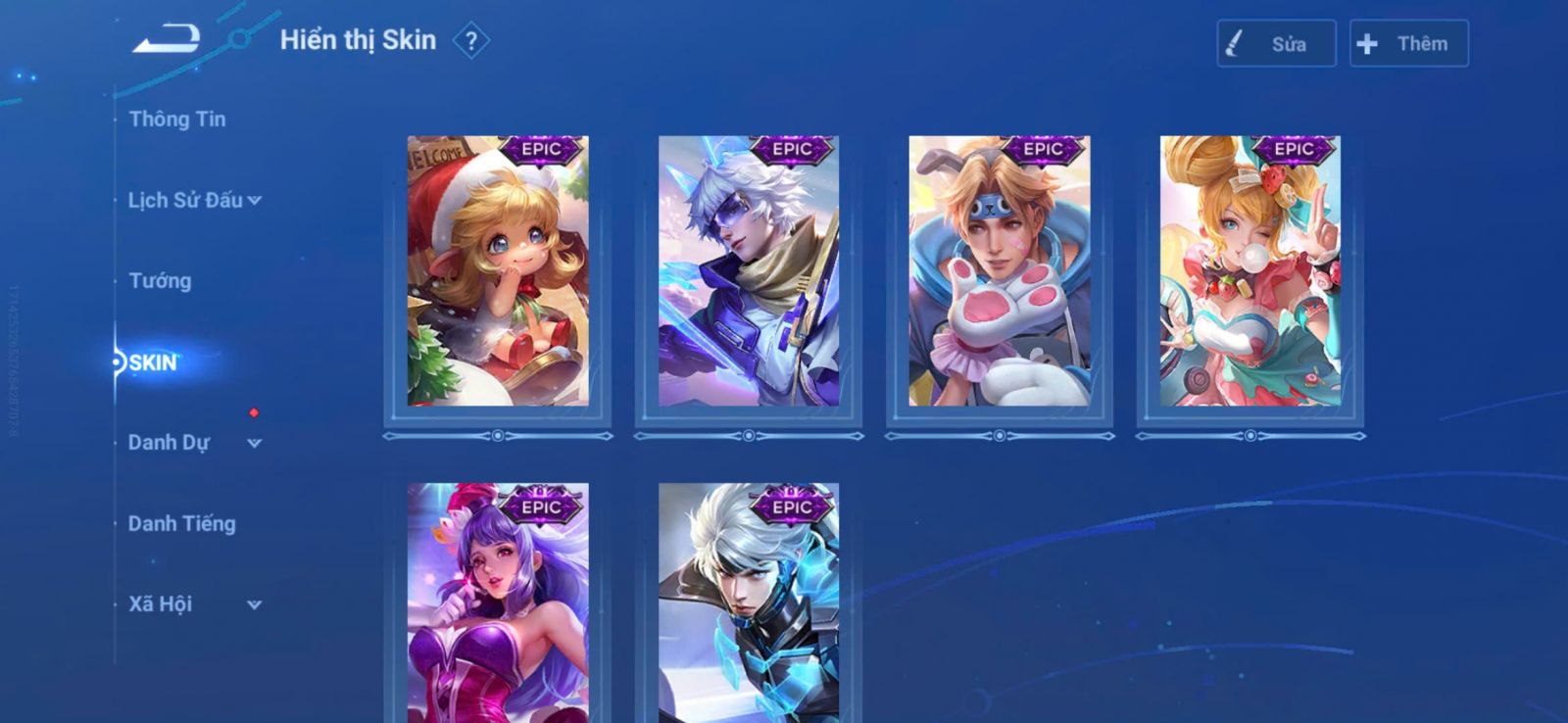Select the silver-haired armored fighter skin
Image resolution: width=1568 pixels, height=723 pixels.
point(749,602)
